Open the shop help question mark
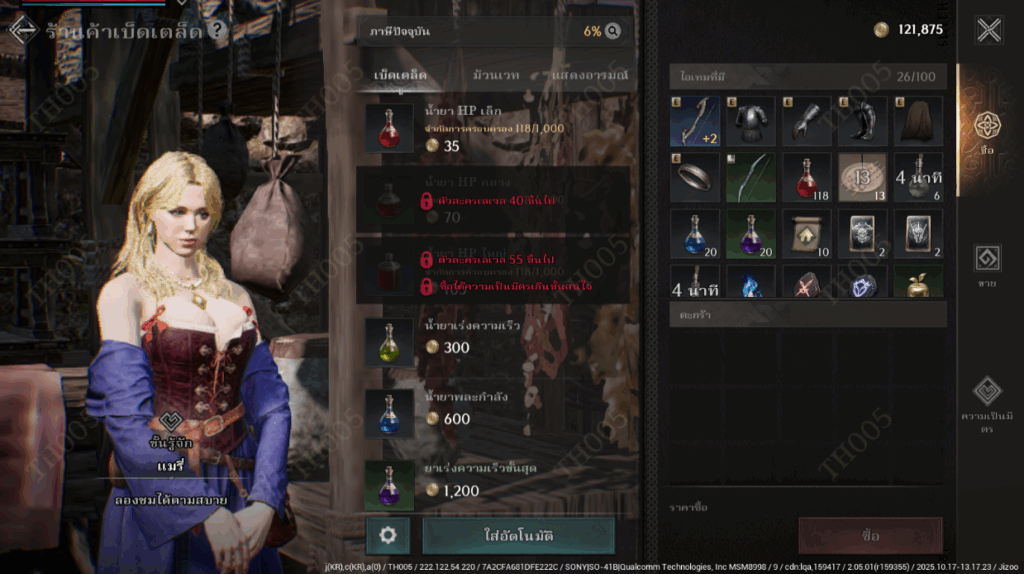 (215, 30)
